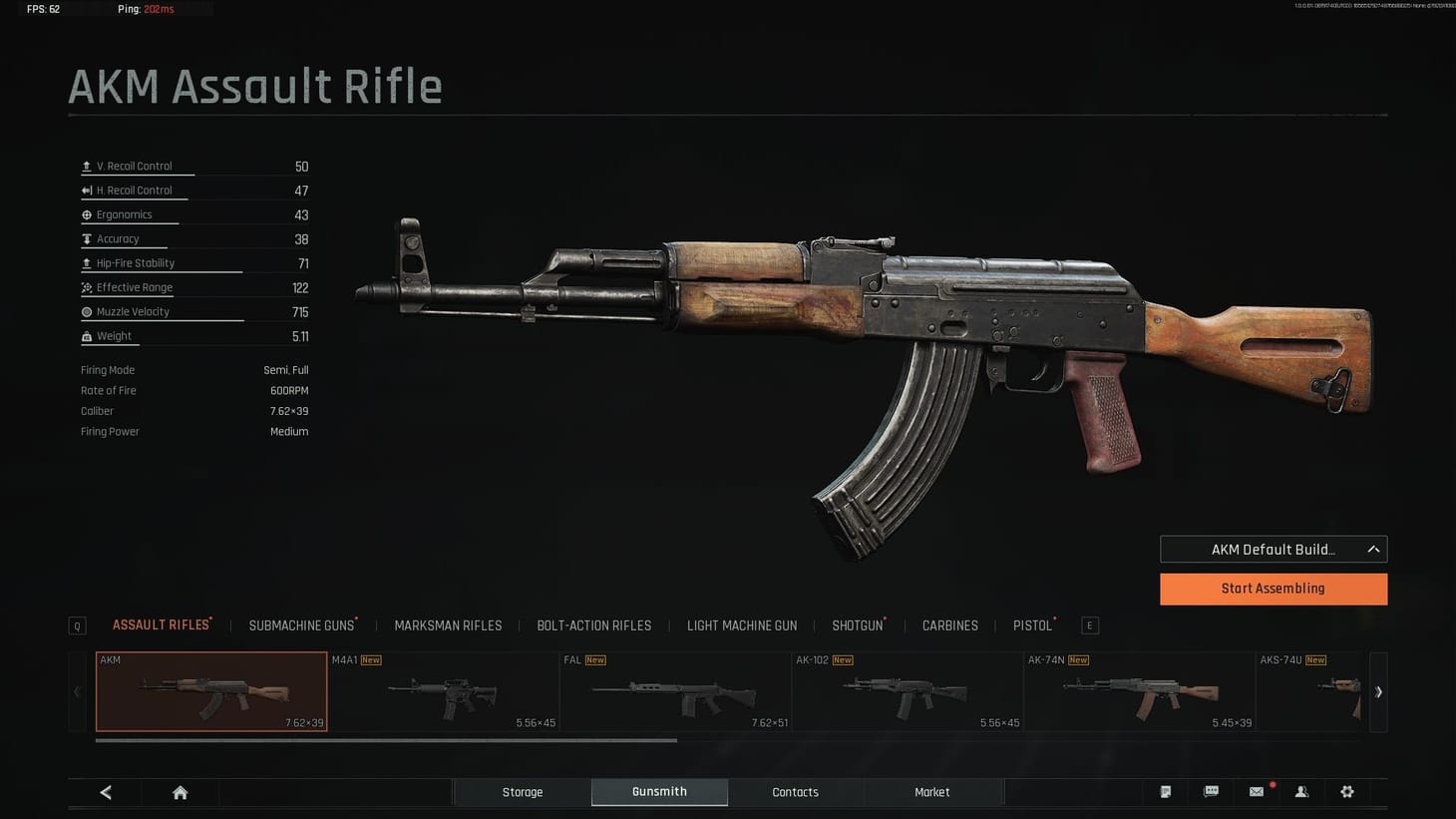Expand the AKM Default Build dropdown
This screenshot has height=819, width=1456.
click(1274, 549)
